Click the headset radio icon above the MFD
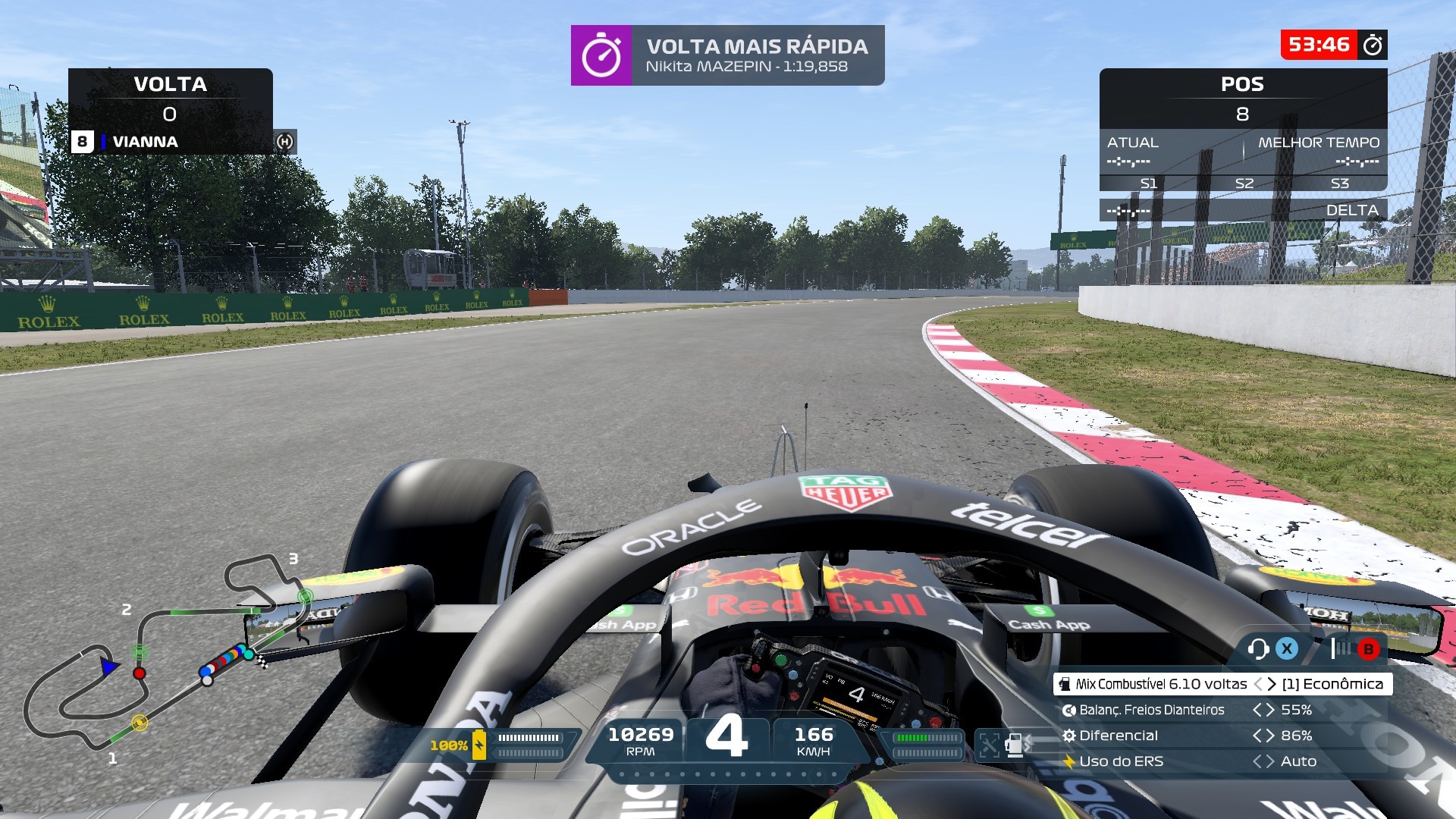The width and height of the screenshot is (1456, 819). pyautogui.click(x=1259, y=649)
